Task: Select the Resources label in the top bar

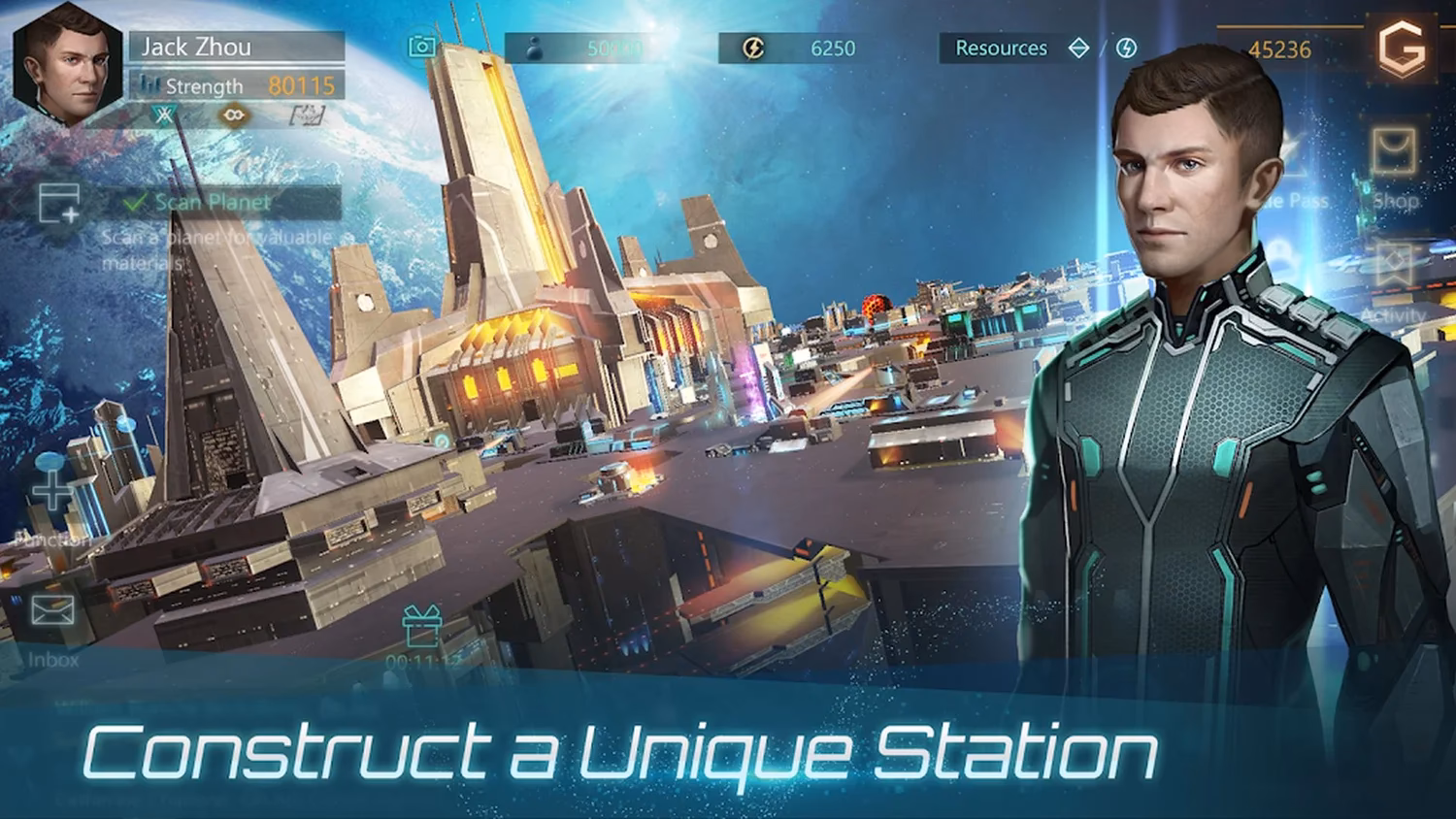Action: click(1001, 48)
